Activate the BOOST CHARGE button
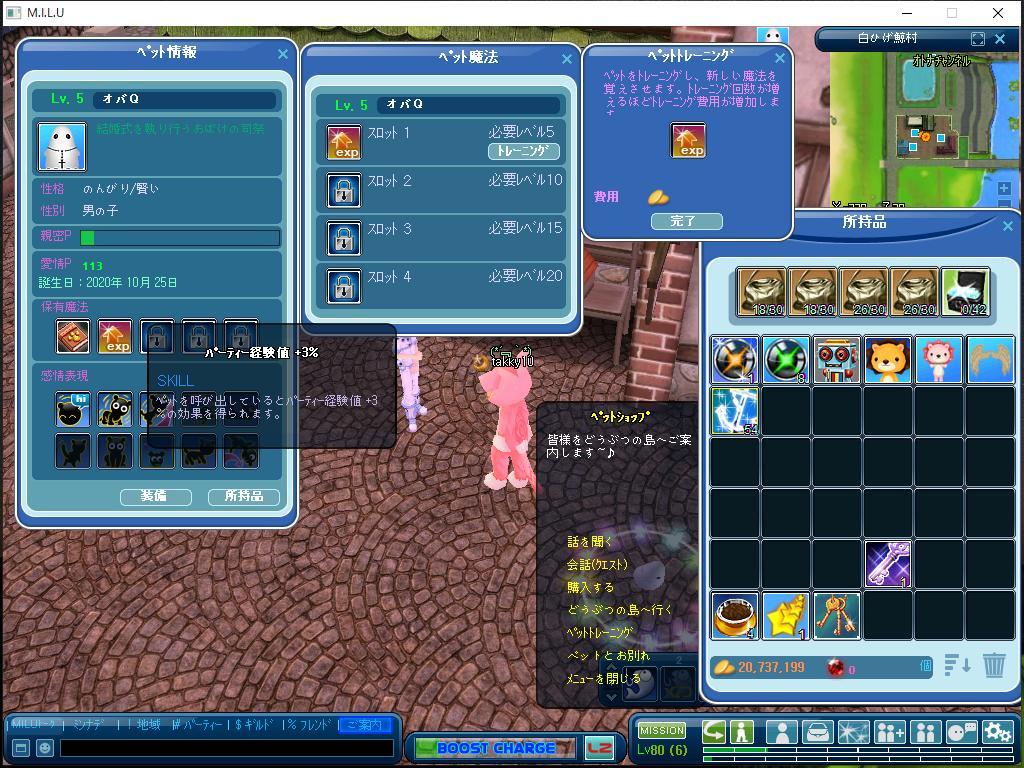1024x768 pixels. click(x=495, y=748)
